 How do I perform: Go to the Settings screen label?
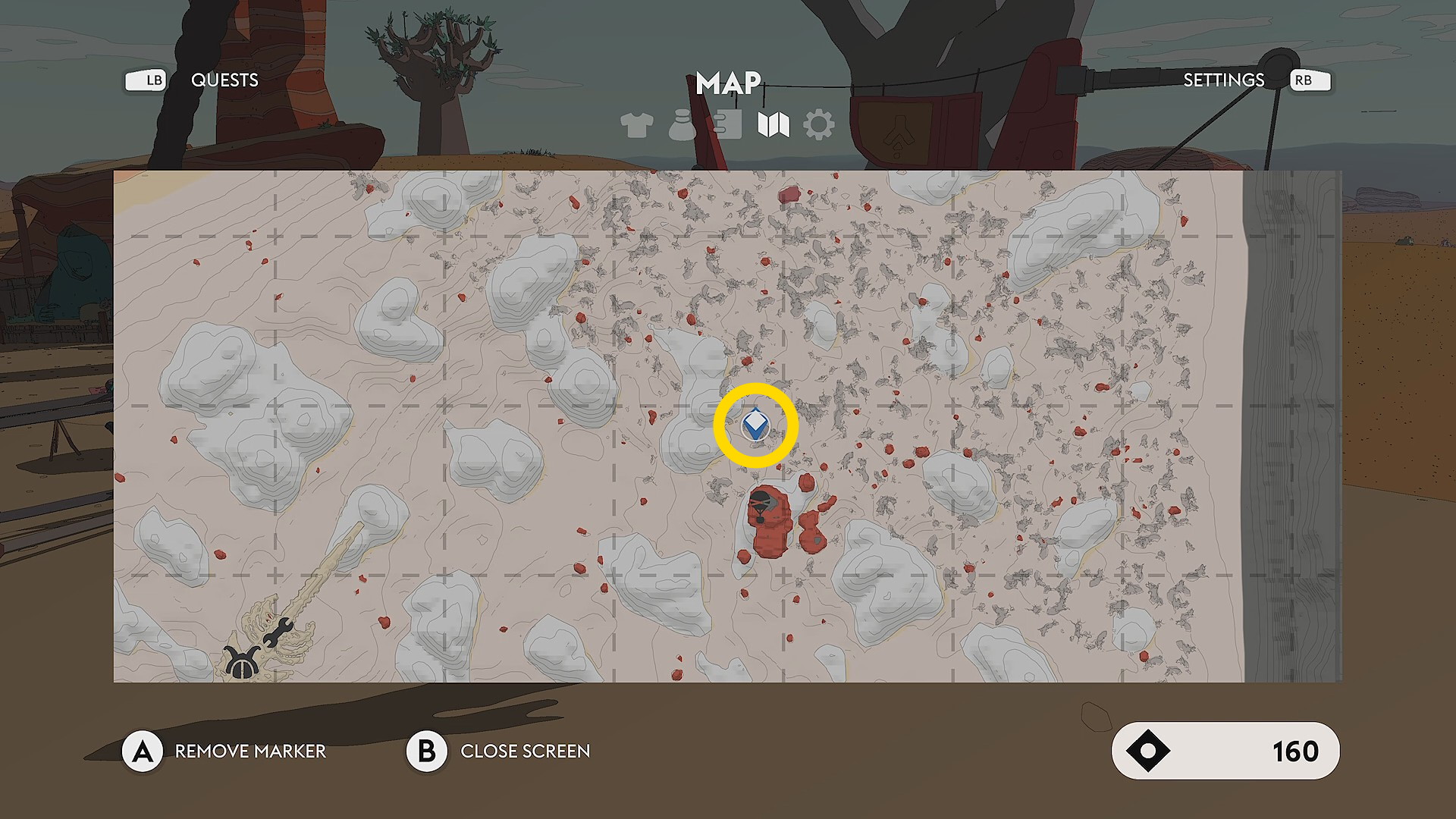point(1223,80)
